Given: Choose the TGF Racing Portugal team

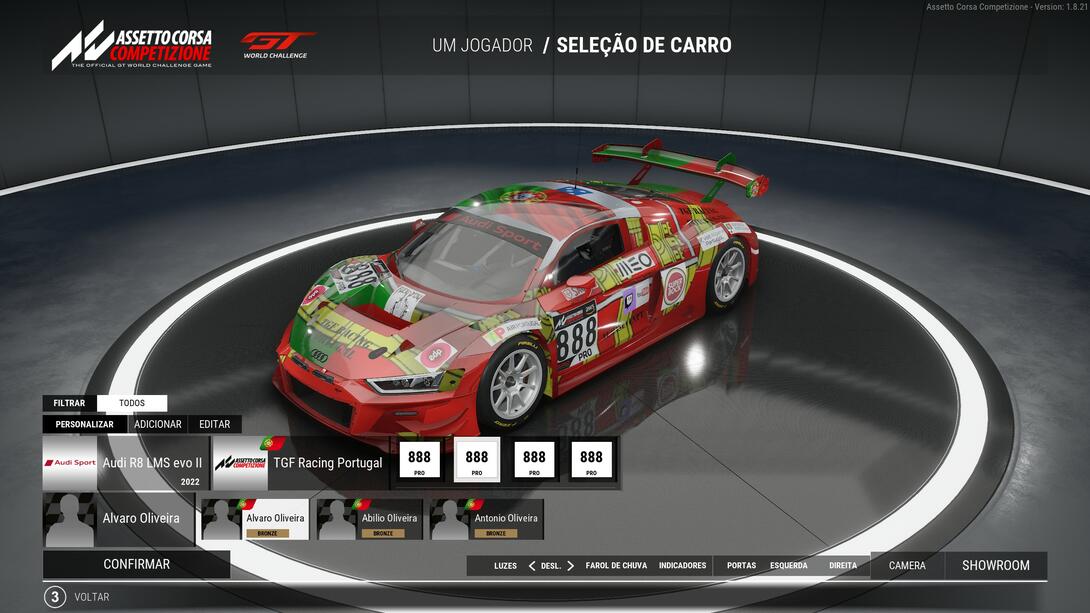Looking at the screenshot, I should [300, 463].
